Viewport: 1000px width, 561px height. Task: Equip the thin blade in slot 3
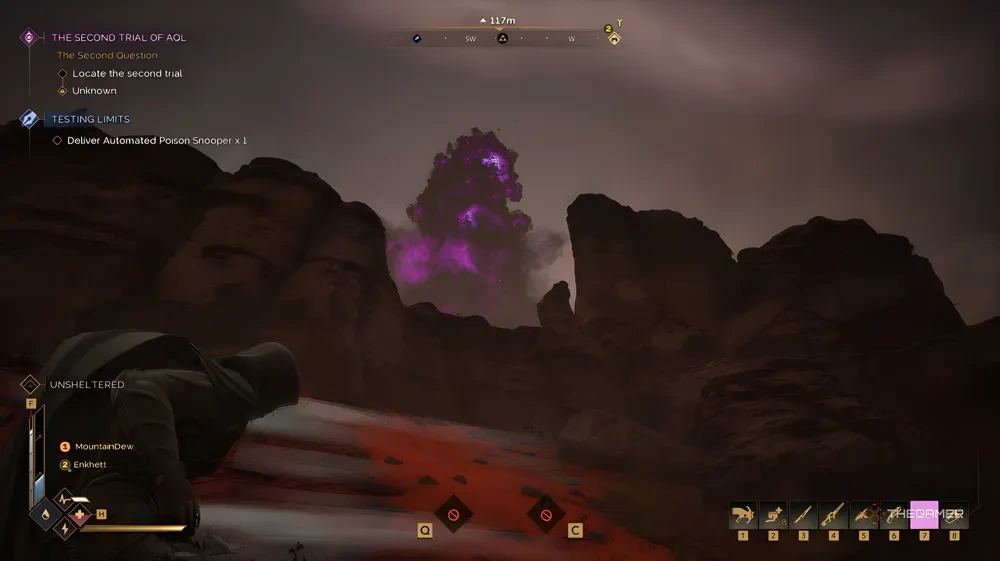pos(803,515)
